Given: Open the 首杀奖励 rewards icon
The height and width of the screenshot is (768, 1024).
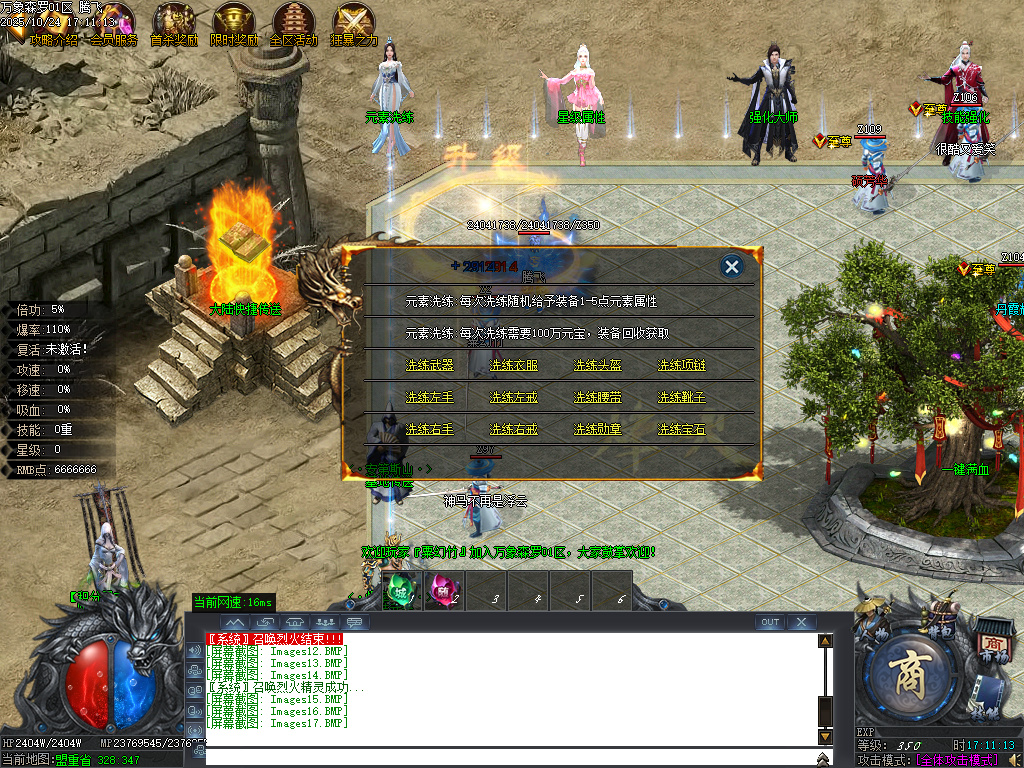Looking at the screenshot, I should click(174, 22).
